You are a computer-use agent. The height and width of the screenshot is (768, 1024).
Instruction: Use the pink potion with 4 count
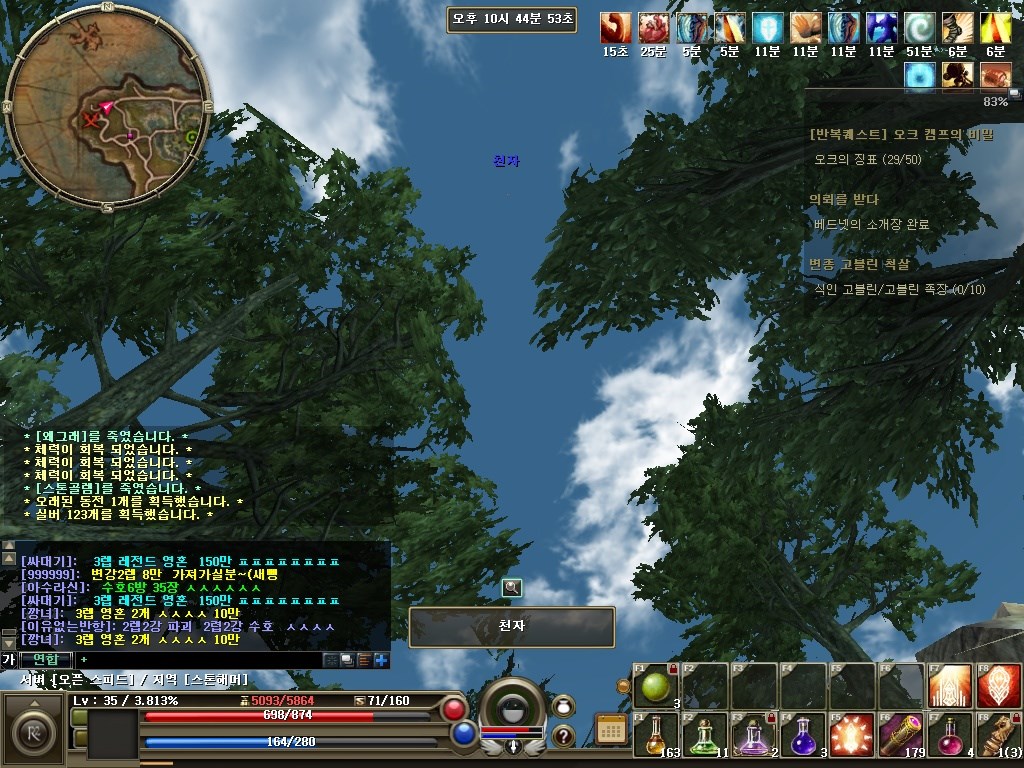point(949,735)
